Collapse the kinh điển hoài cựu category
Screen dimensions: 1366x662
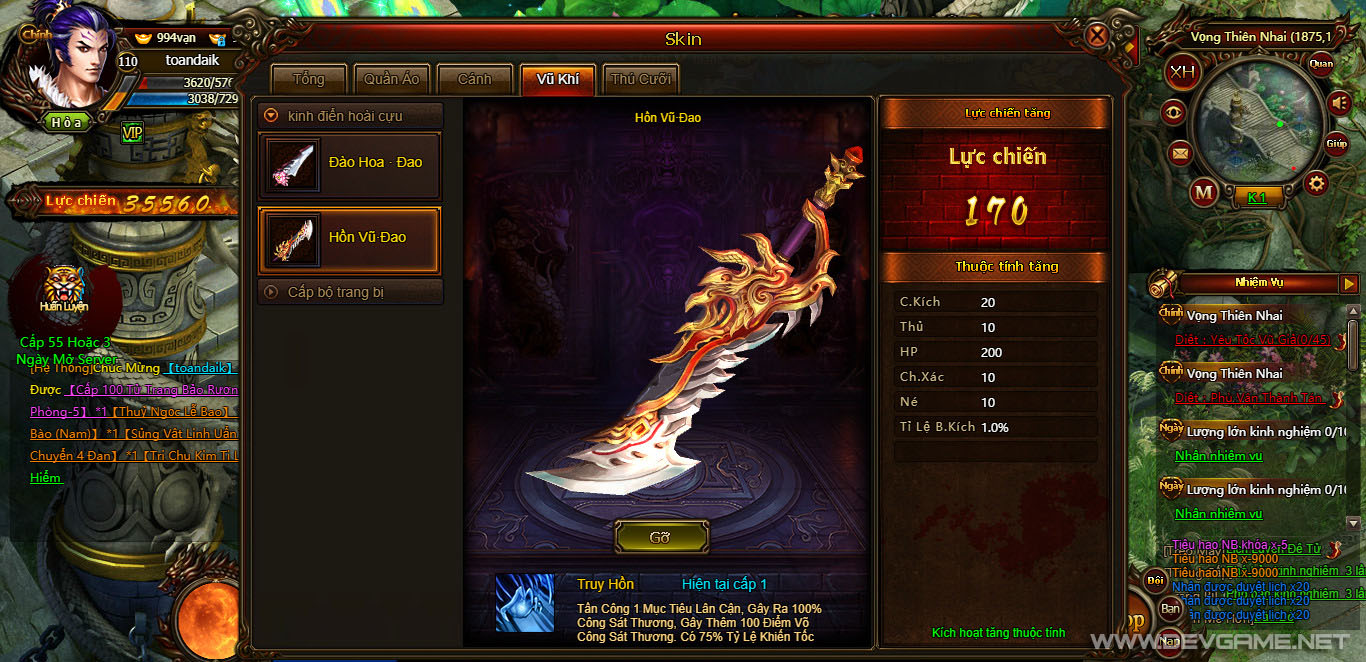(271, 116)
